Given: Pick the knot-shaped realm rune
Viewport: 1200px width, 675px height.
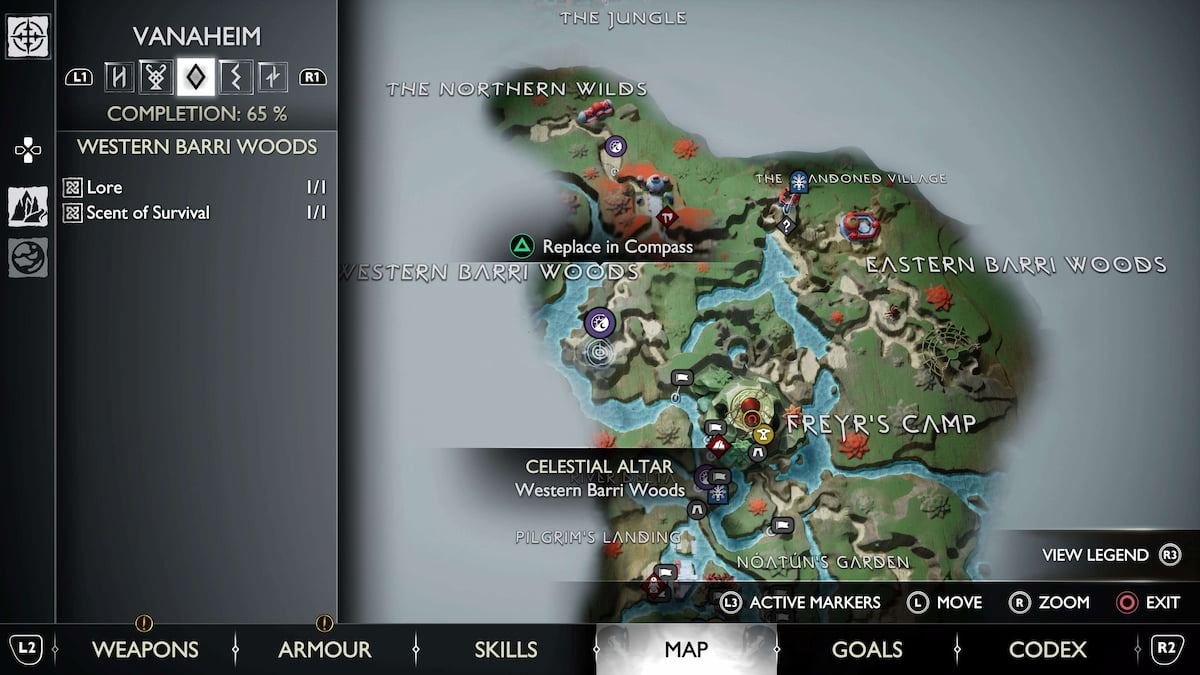Looking at the screenshot, I should point(156,76).
